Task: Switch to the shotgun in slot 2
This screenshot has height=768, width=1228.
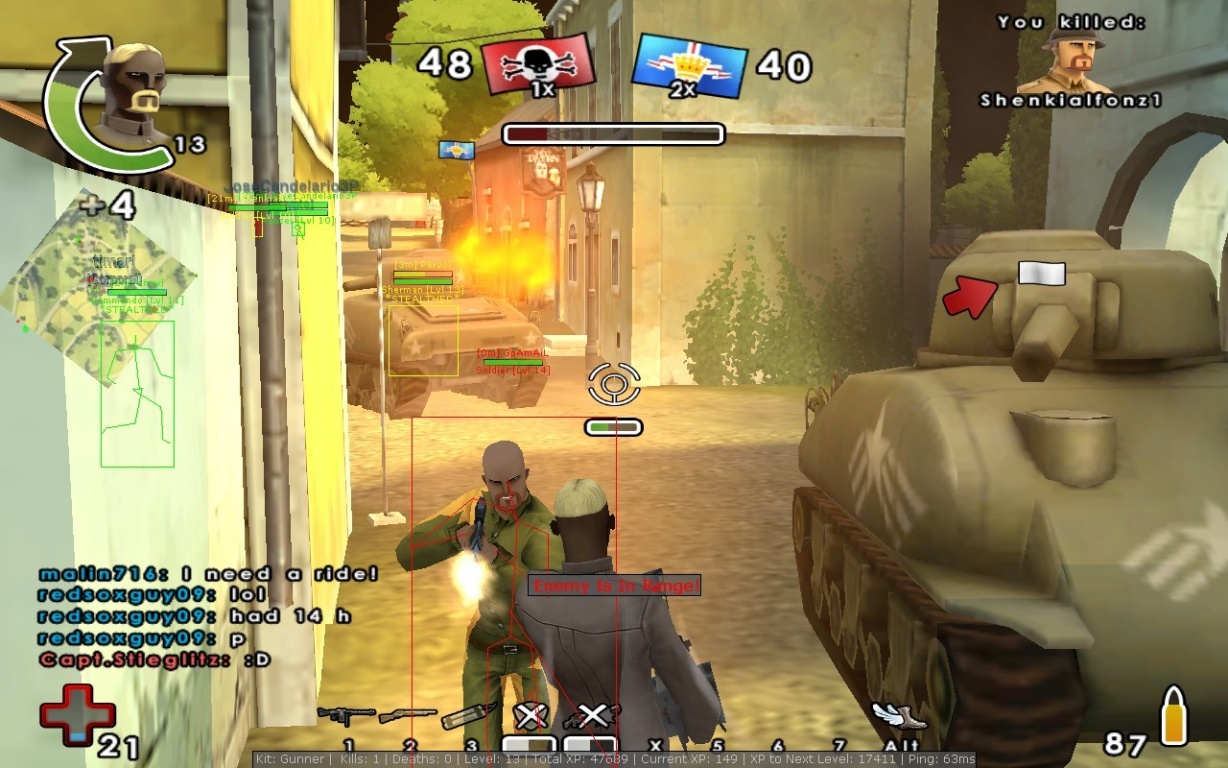Action: pos(407,715)
